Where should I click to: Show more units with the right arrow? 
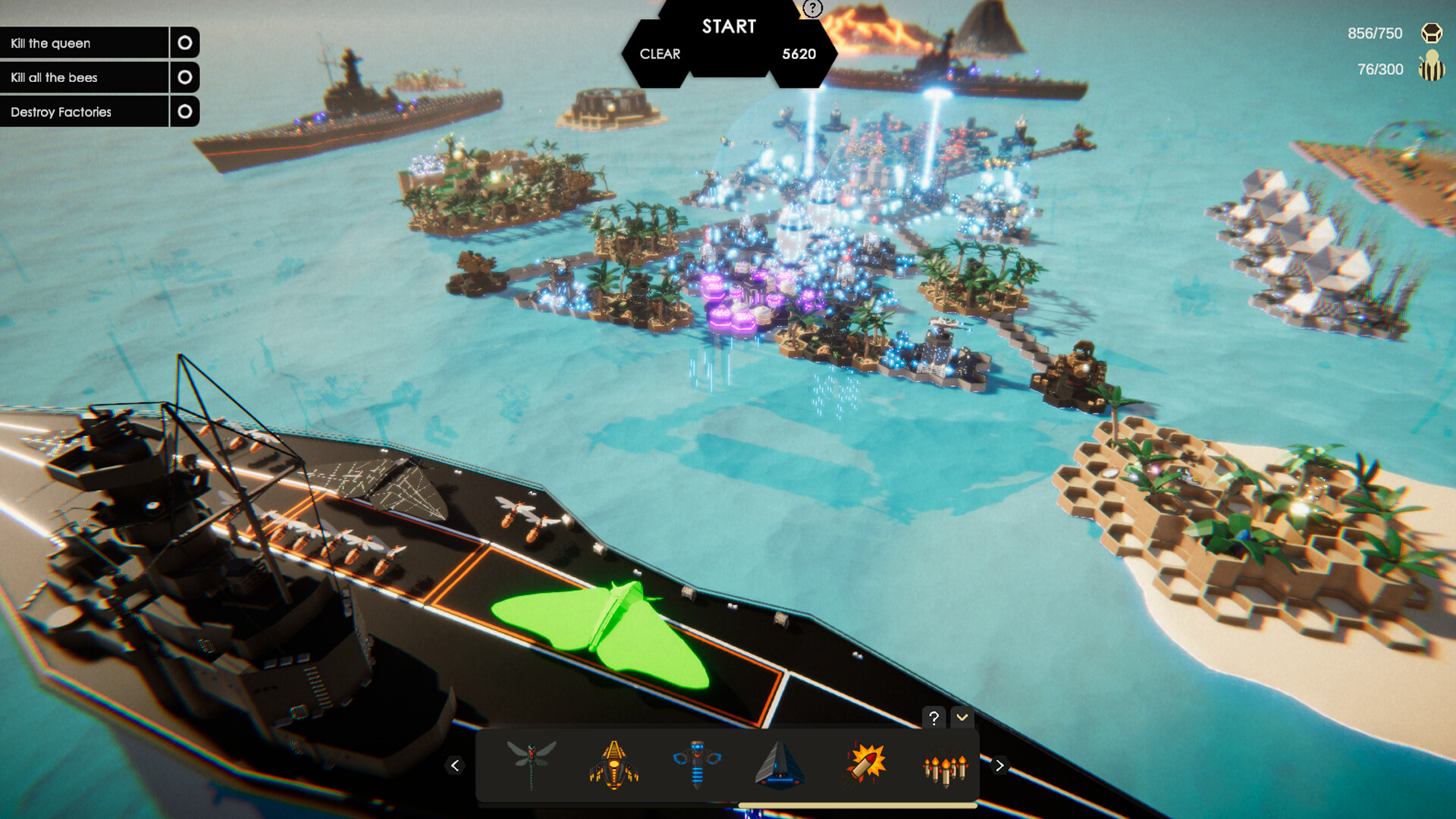999,766
